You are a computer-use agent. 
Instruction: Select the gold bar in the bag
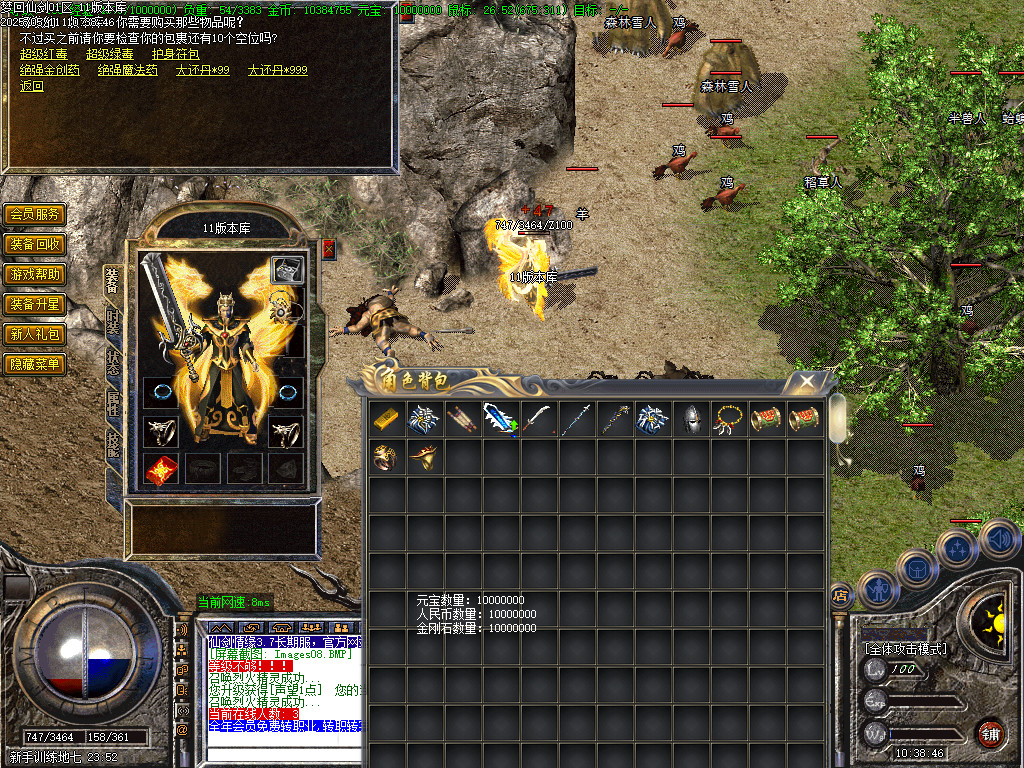coord(387,419)
